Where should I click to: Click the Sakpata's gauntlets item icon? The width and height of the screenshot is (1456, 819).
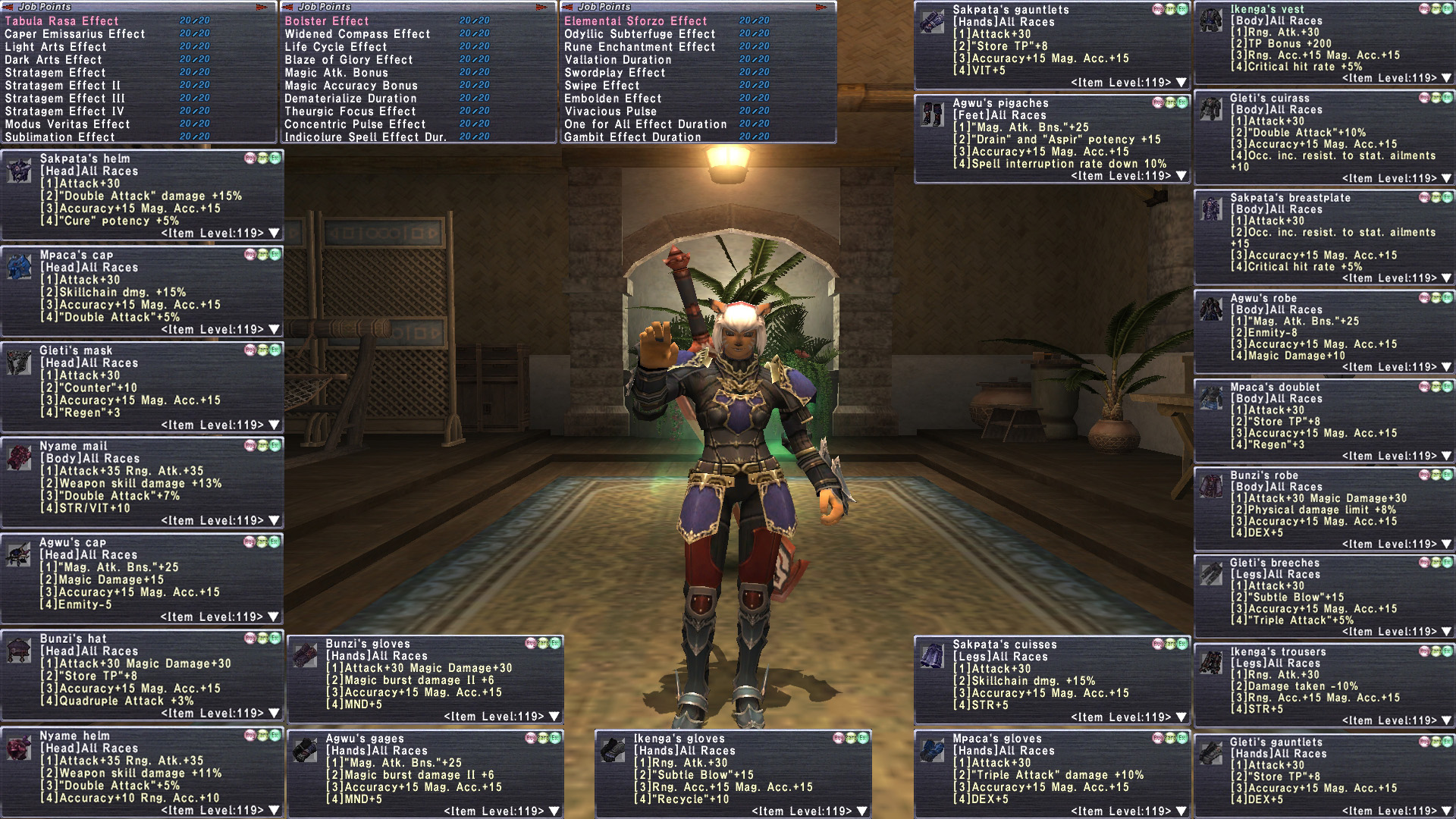pos(932,21)
